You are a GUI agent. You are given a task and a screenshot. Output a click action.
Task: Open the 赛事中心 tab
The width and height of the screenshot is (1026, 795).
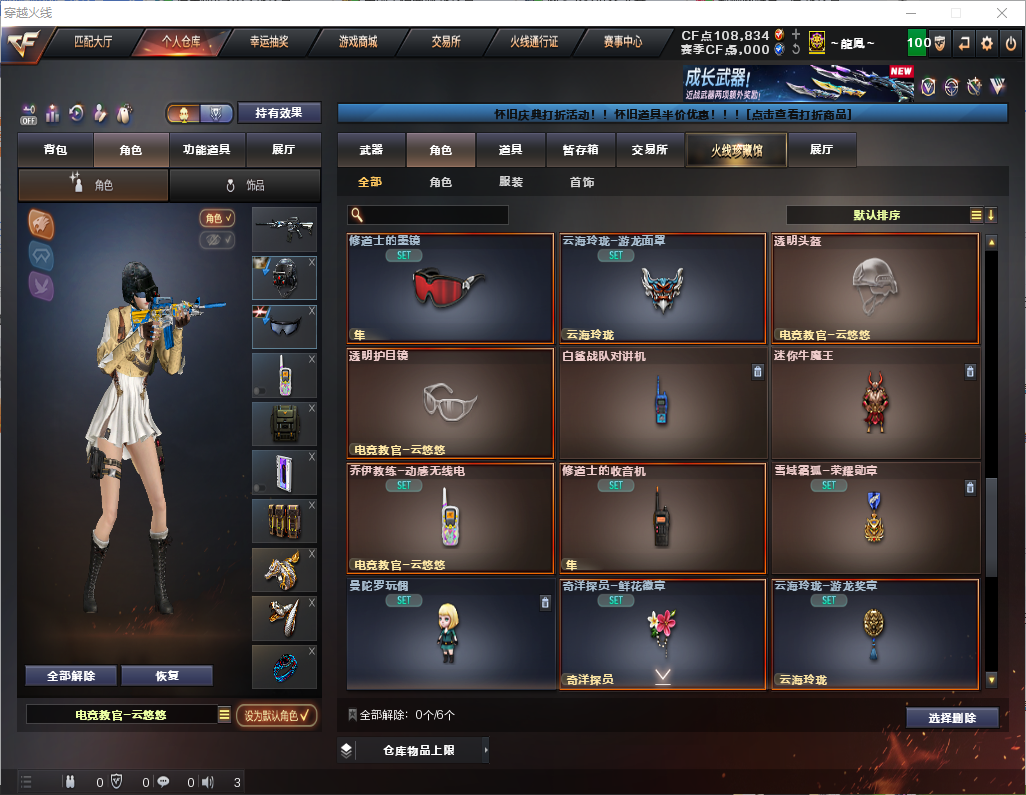pyautogui.click(x=622, y=42)
